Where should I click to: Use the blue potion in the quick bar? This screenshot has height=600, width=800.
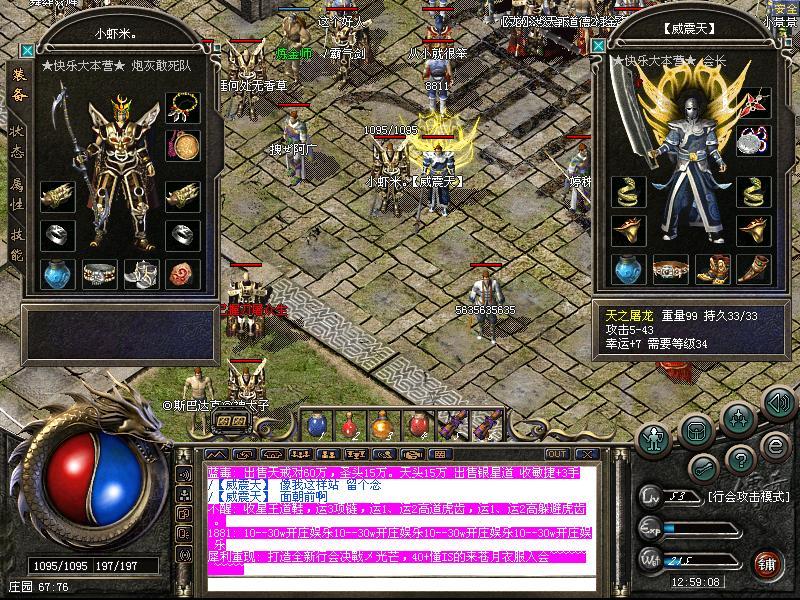coord(316,425)
